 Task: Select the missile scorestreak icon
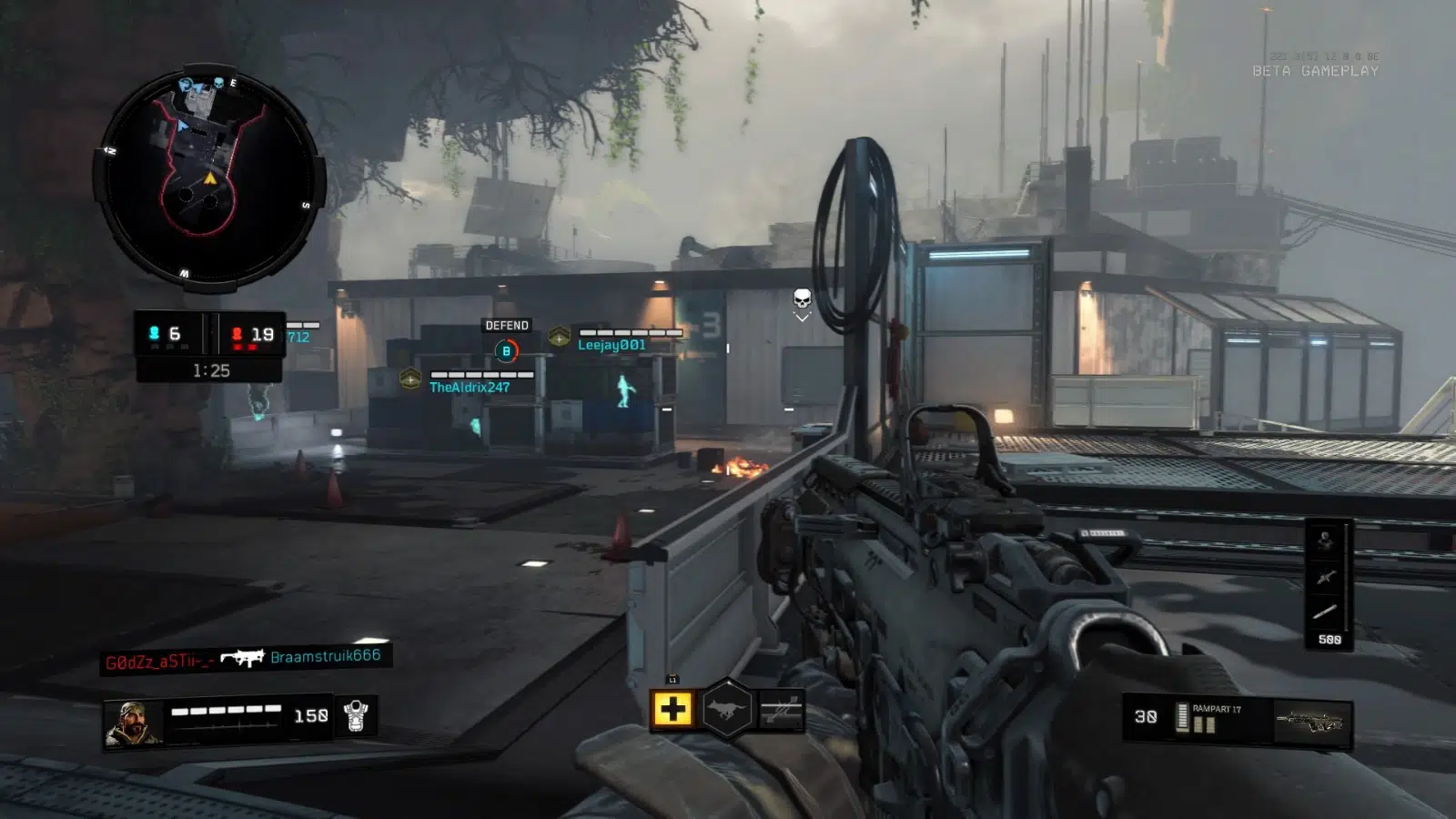[1326, 612]
